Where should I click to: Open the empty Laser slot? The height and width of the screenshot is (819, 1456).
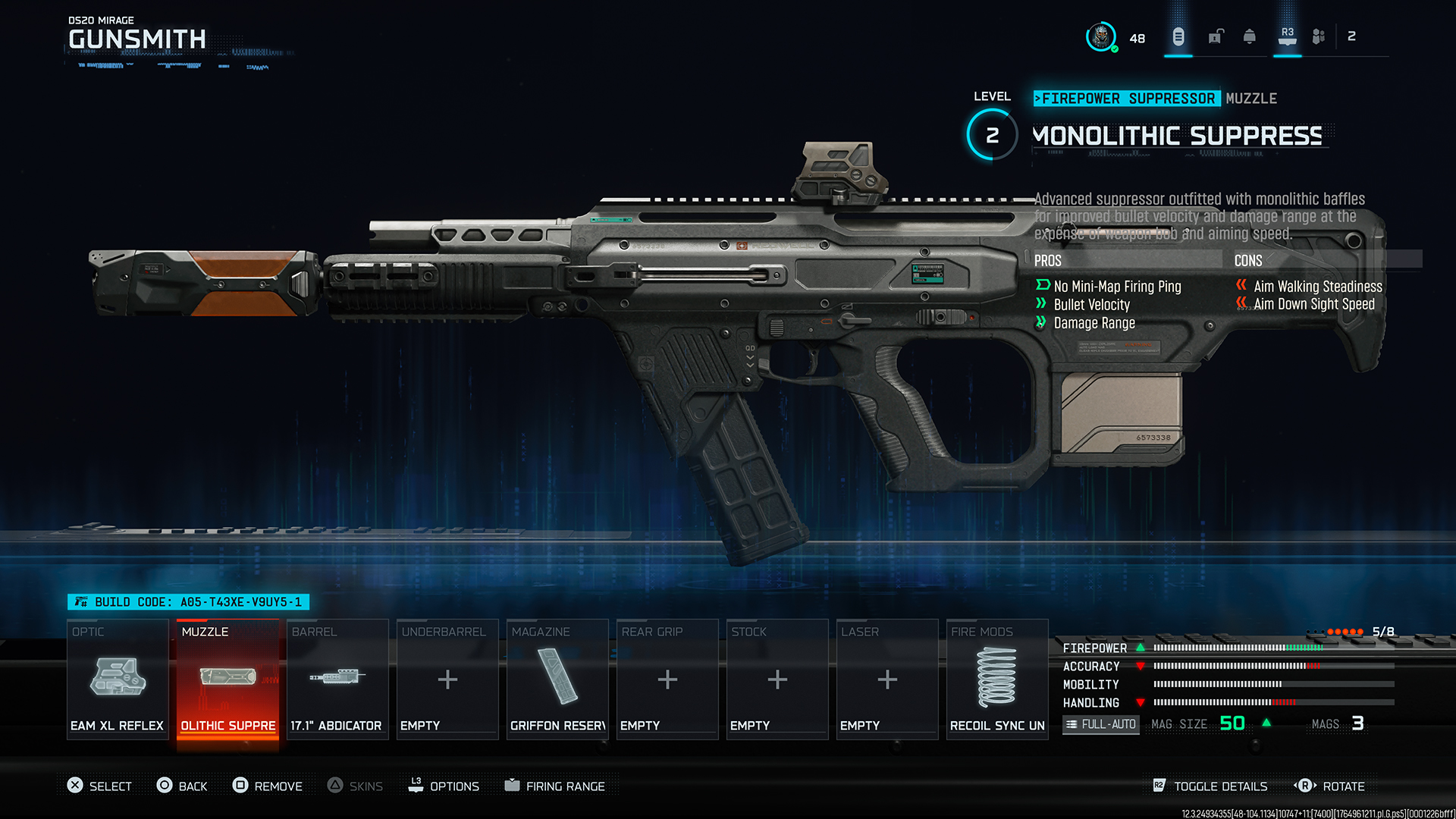click(887, 679)
